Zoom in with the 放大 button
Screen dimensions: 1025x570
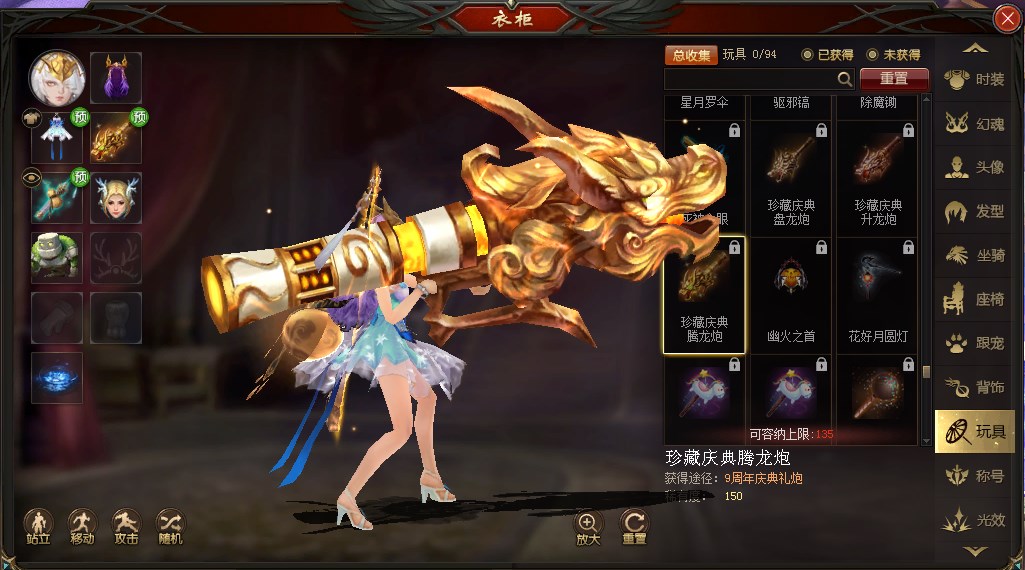coord(587,526)
